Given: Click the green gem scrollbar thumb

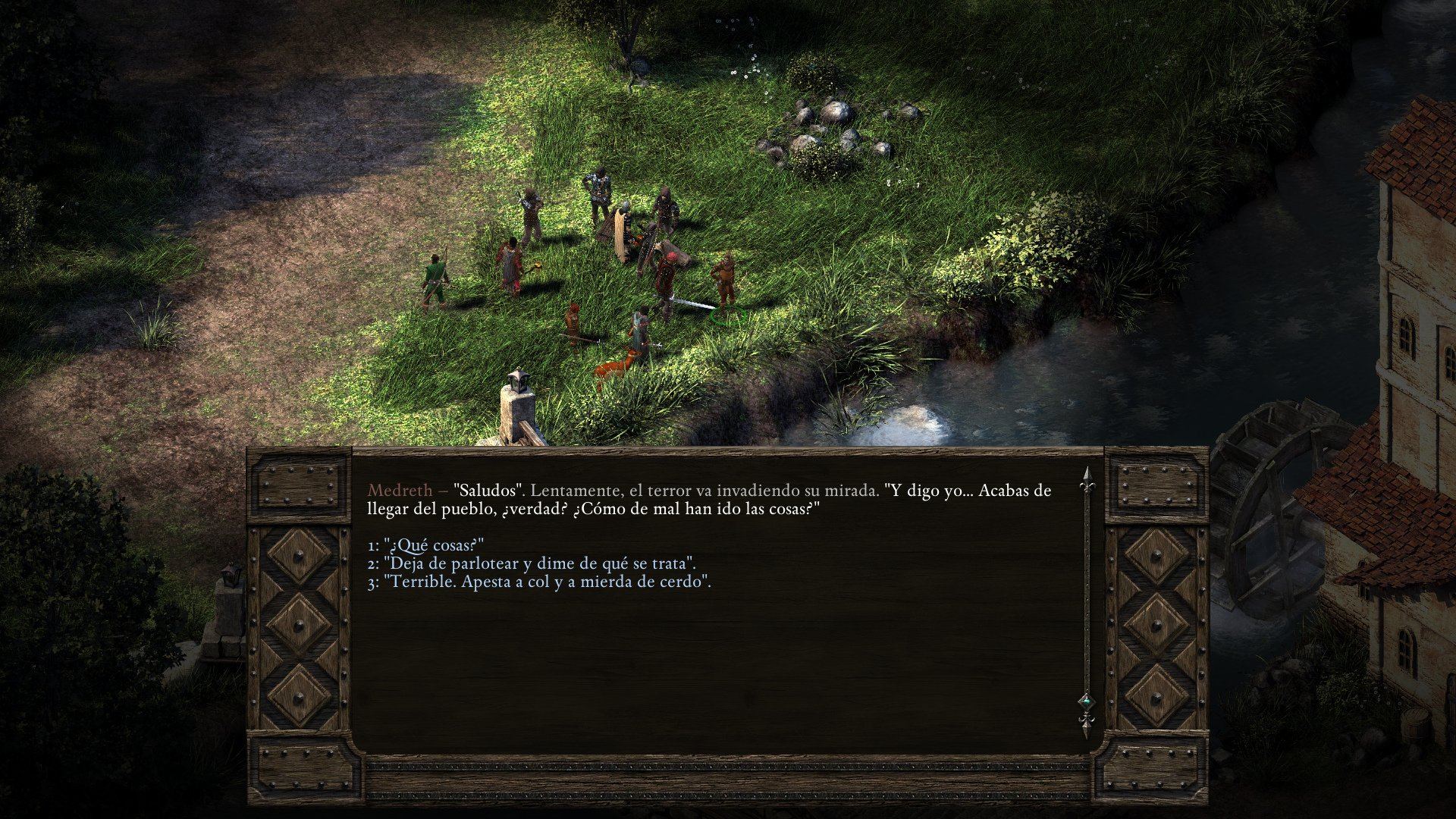Looking at the screenshot, I should (x=1087, y=701).
